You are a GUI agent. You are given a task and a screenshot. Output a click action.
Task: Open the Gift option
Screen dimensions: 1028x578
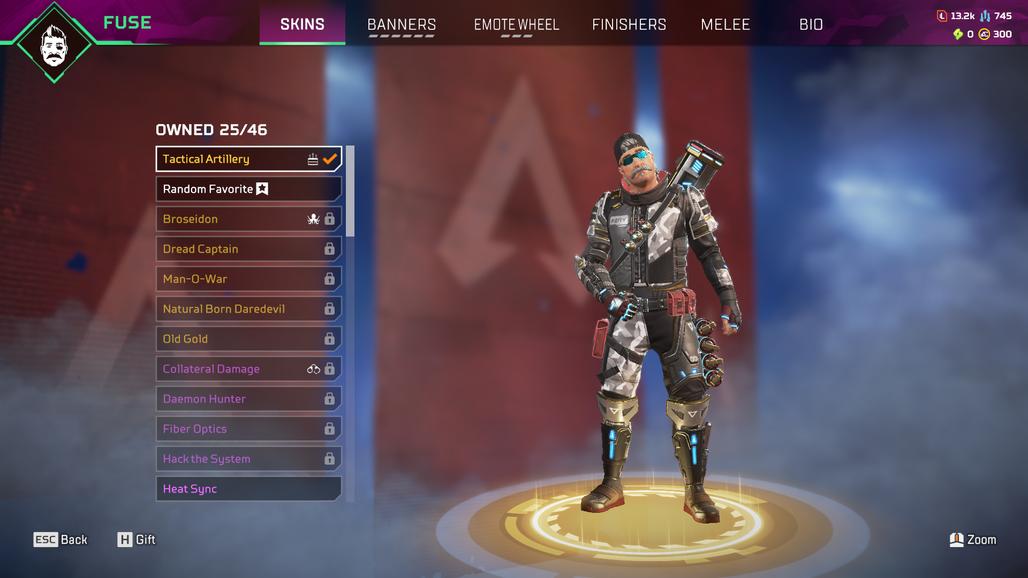pyautogui.click(x=137, y=540)
